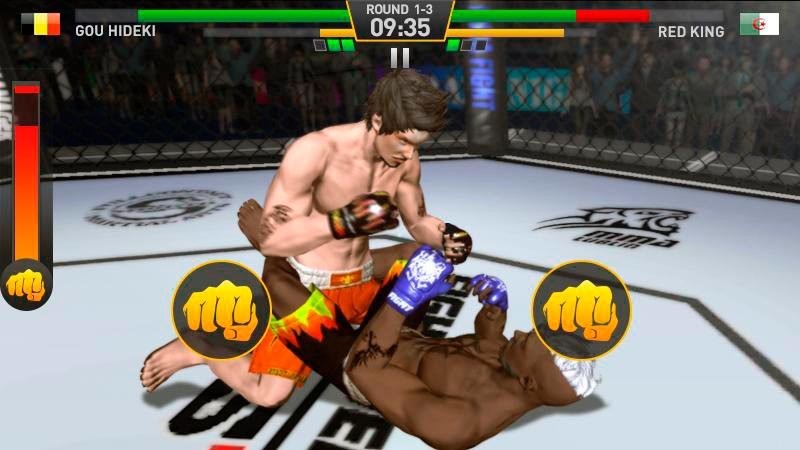Tap the right fist punch button
The width and height of the screenshot is (800, 450).
pyautogui.click(x=581, y=310)
